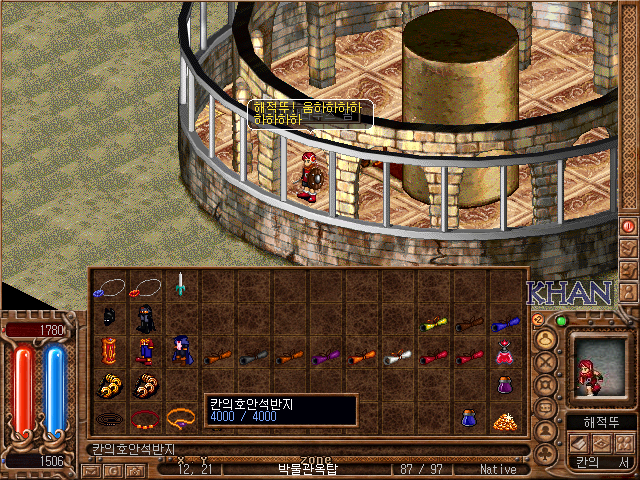This screenshot has width=640, height=480.
Task: Click the red power button
Action: coord(629,226)
